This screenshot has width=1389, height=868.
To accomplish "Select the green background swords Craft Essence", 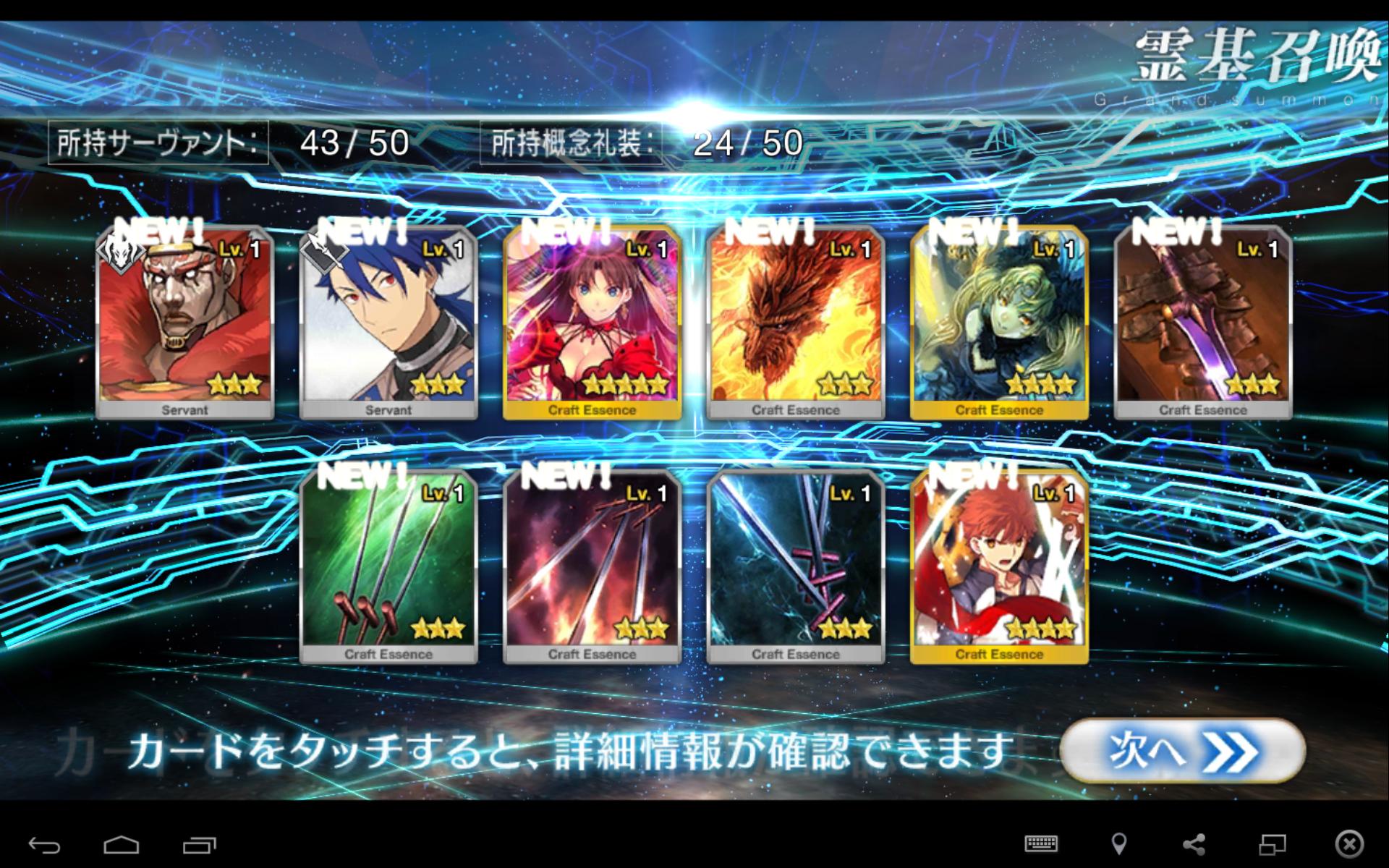I will pyautogui.click(x=388, y=567).
